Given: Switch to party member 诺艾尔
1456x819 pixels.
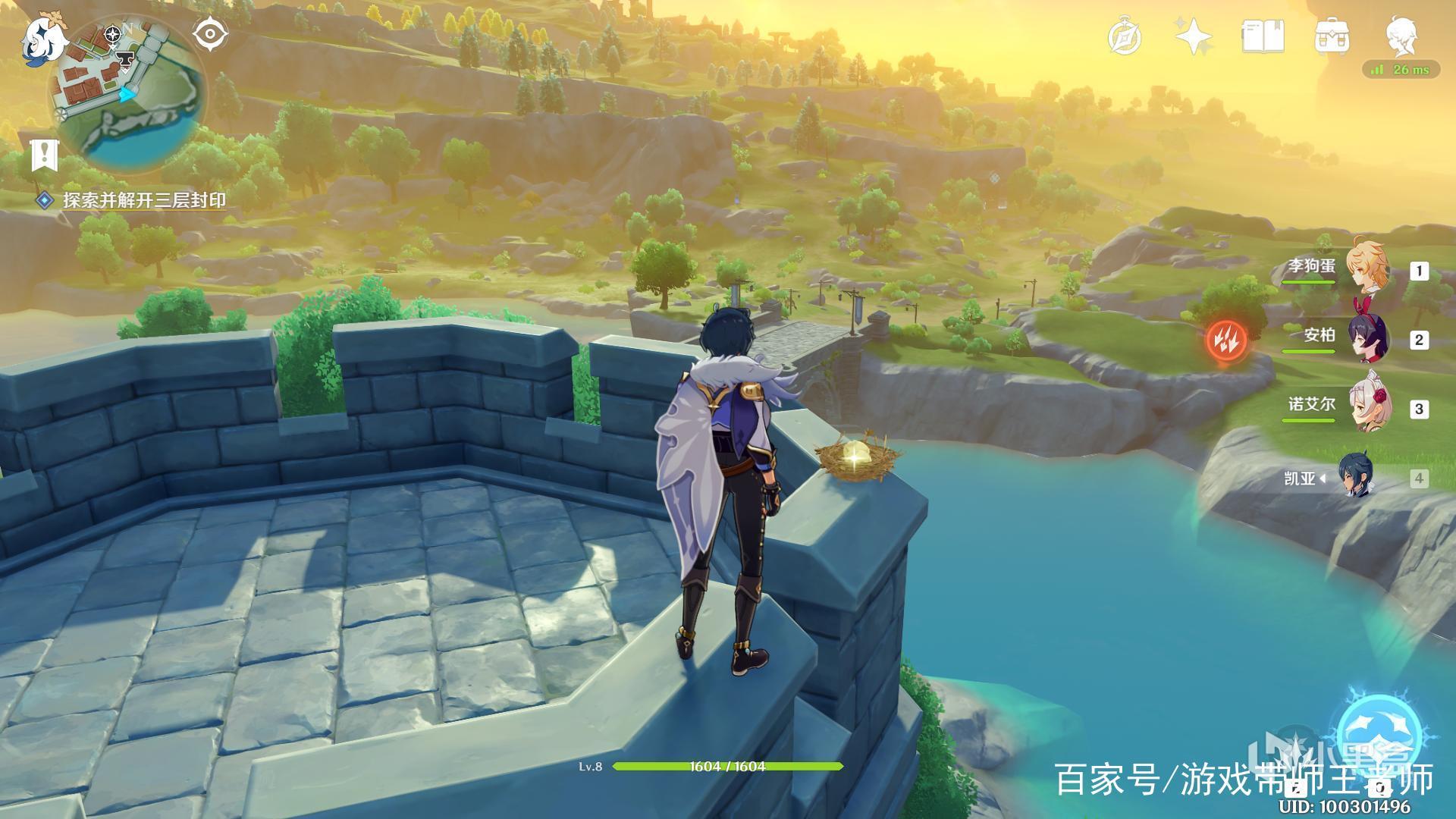Looking at the screenshot, I should click(1367, 407).
